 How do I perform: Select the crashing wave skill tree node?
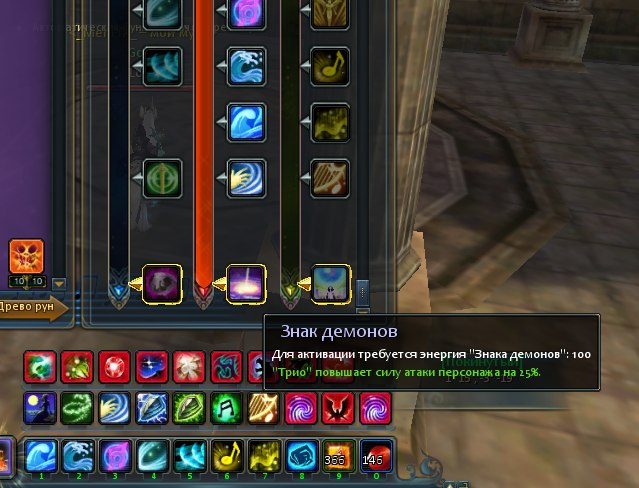pyautogui.click(x=245, y=65)
